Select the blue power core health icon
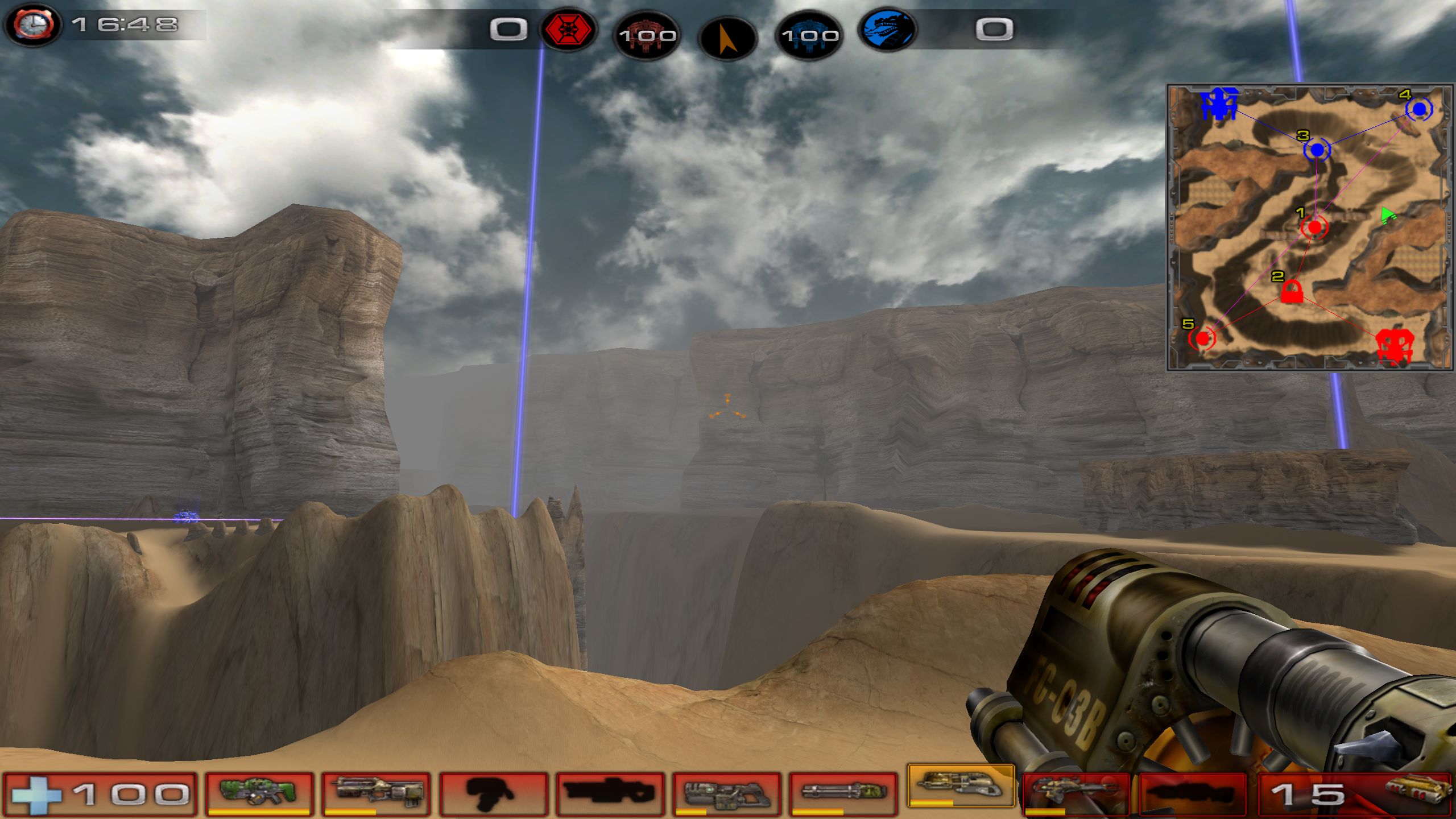Image resolution: width=1456 pixels, height=819 pixels. 809,35
